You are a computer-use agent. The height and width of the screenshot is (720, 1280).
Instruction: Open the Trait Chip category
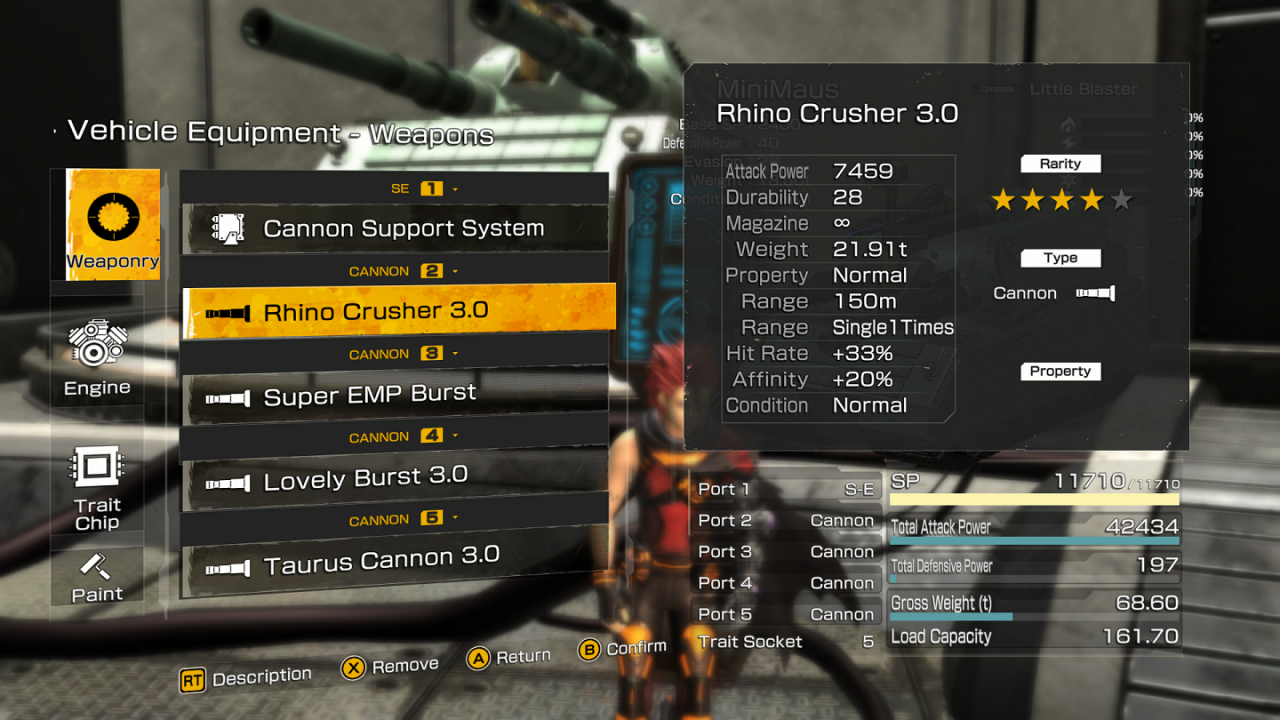click(x=97, y=487)
